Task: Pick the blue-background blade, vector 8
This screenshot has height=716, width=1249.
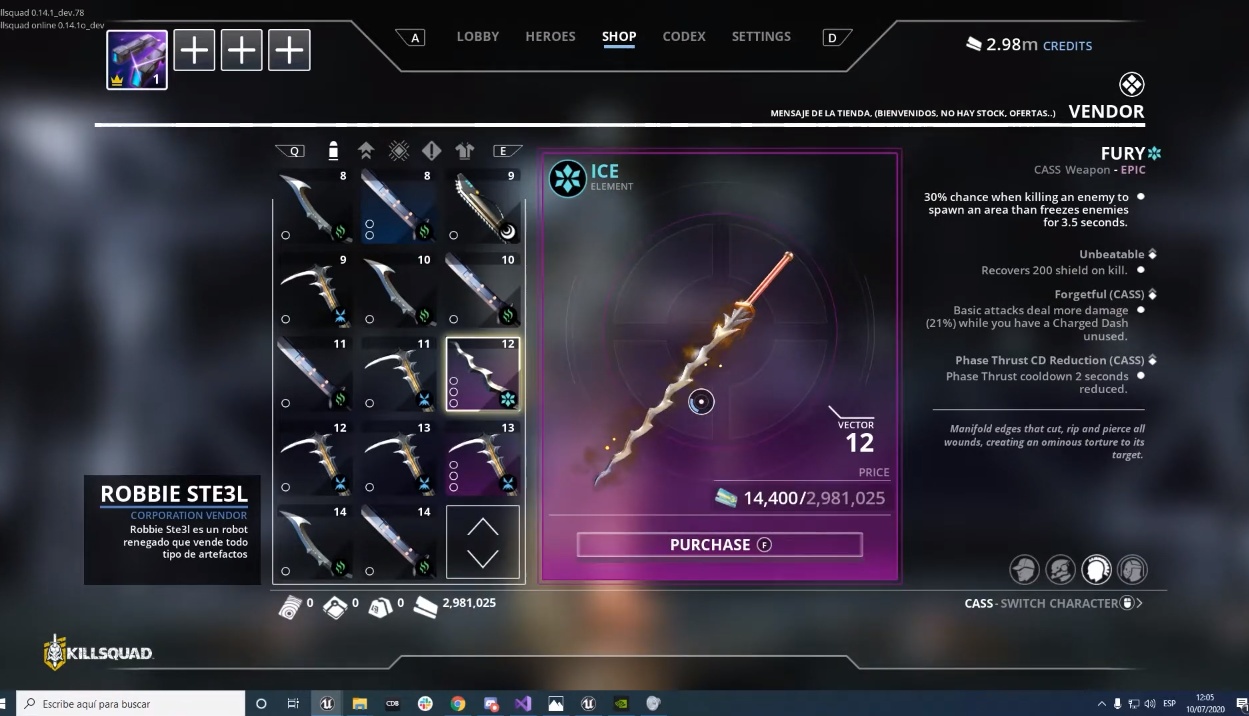Action: tap(399, 206)
